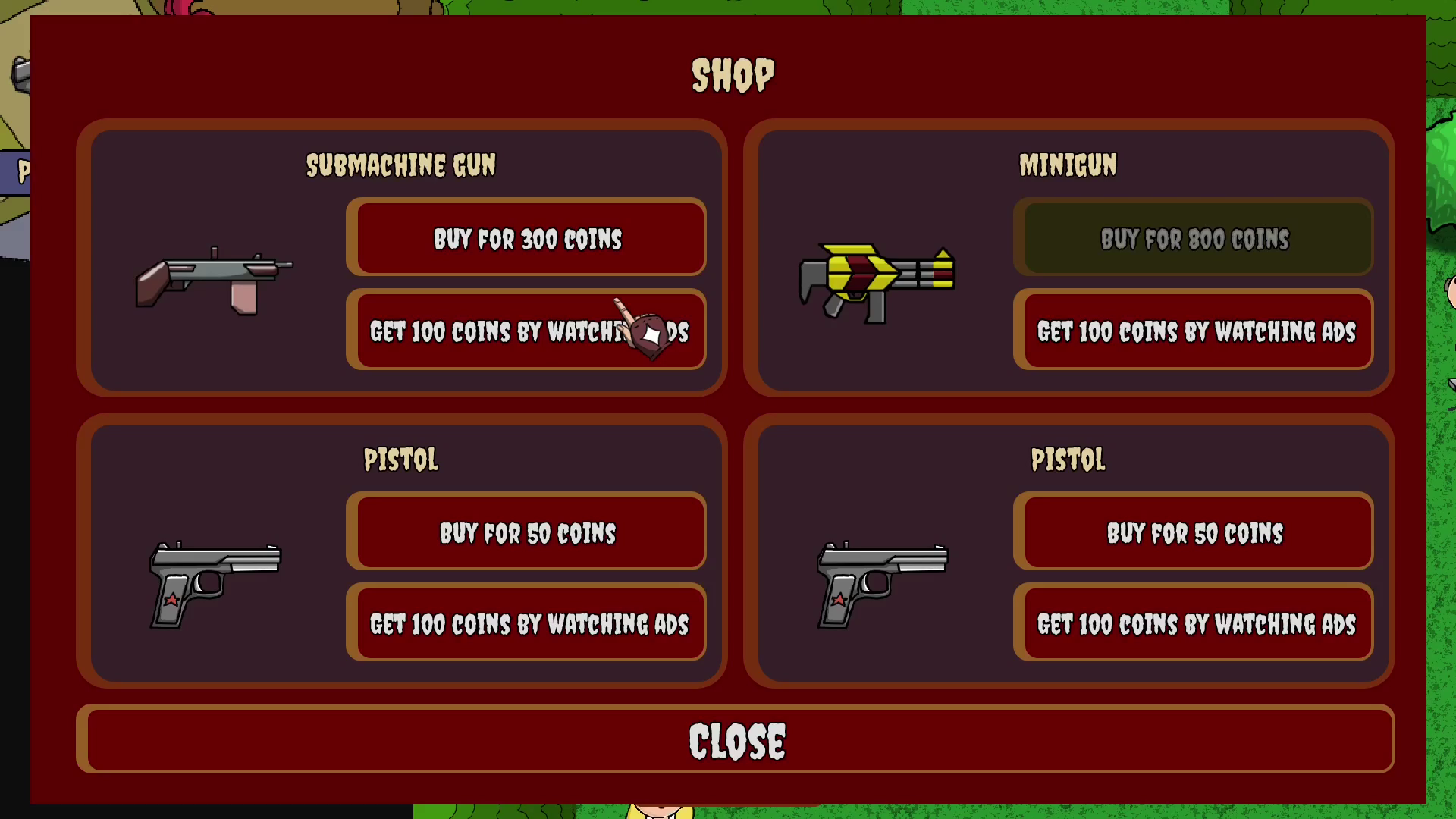Buy the Submachine Gun for 300 coins
This screenshot has height=819, width=1456.
click(528, 239)
